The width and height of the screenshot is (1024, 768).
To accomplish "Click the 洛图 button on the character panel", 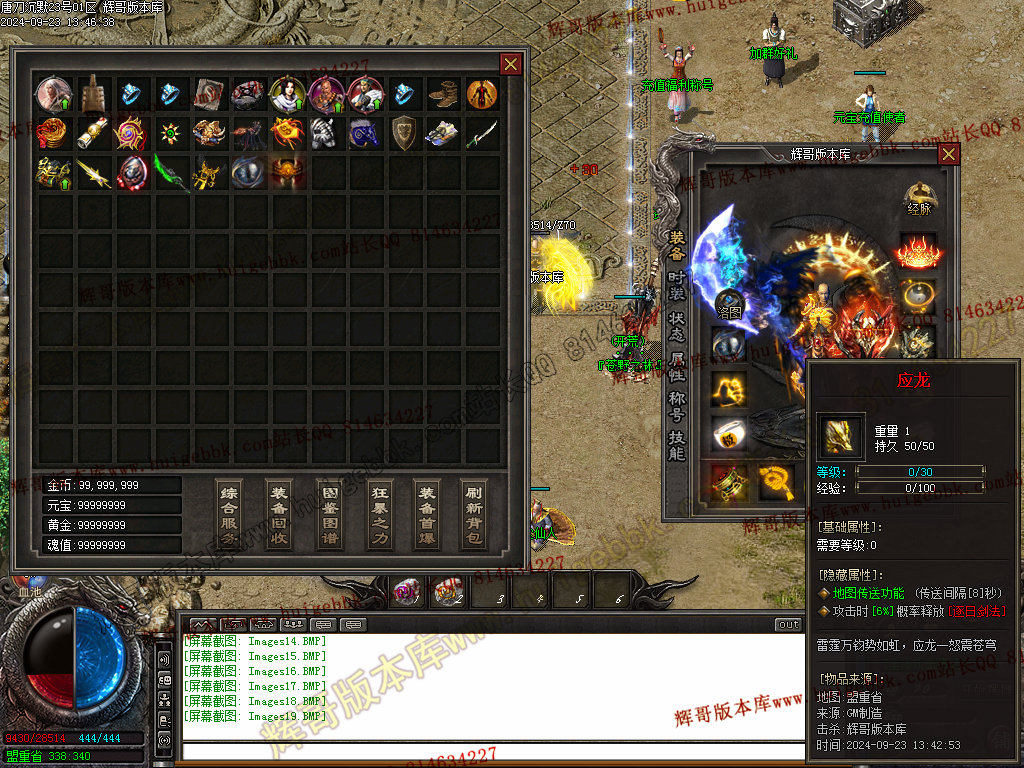I will (x=729, y=303).
